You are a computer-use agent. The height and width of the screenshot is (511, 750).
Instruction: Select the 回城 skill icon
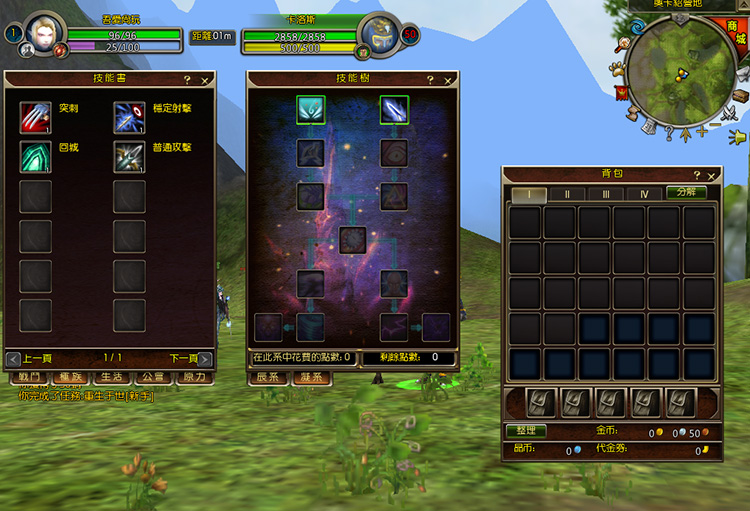(x=36, y=156)
